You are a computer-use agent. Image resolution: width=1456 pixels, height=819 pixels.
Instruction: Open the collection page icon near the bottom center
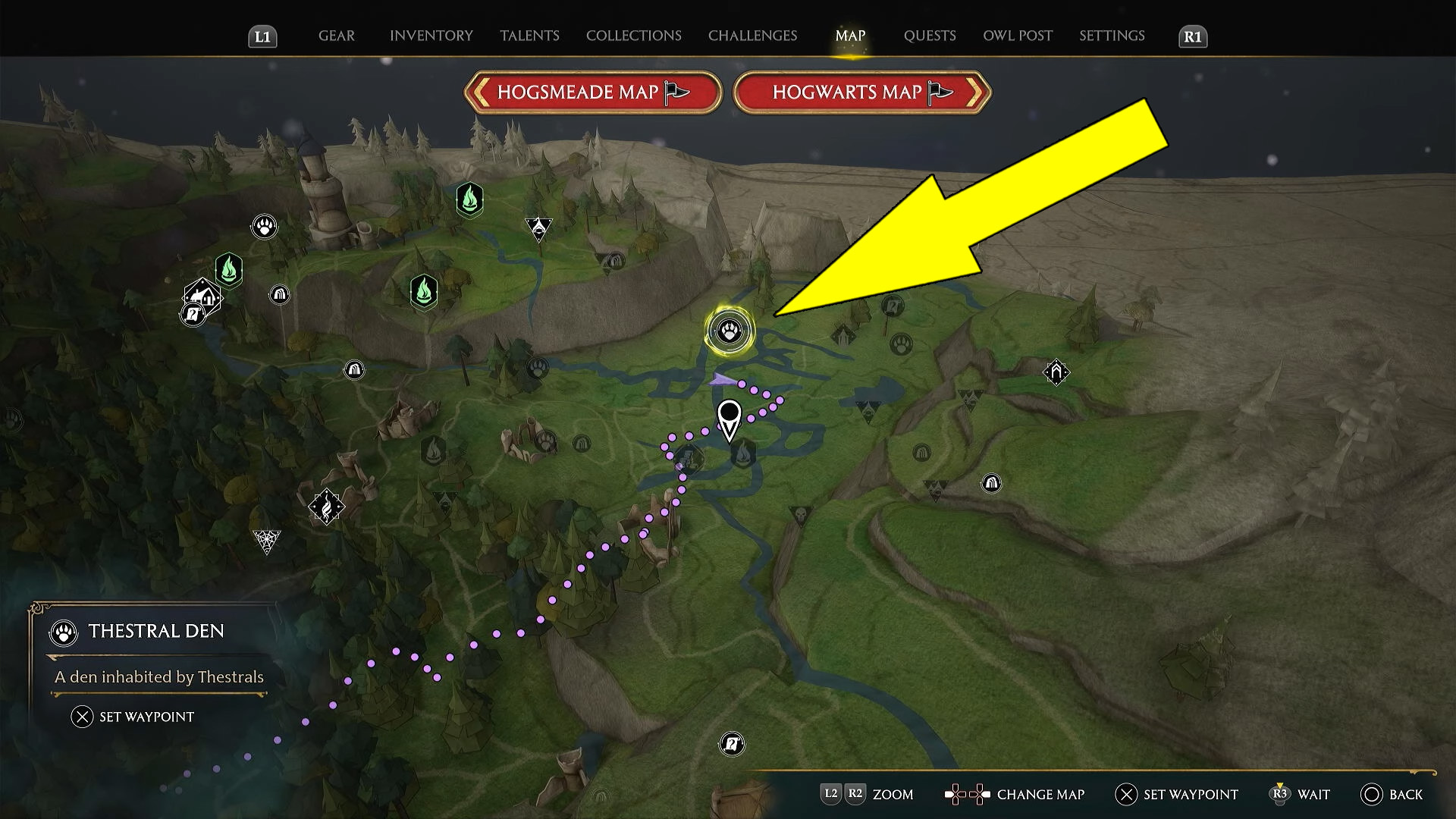[x=730, y=744]
